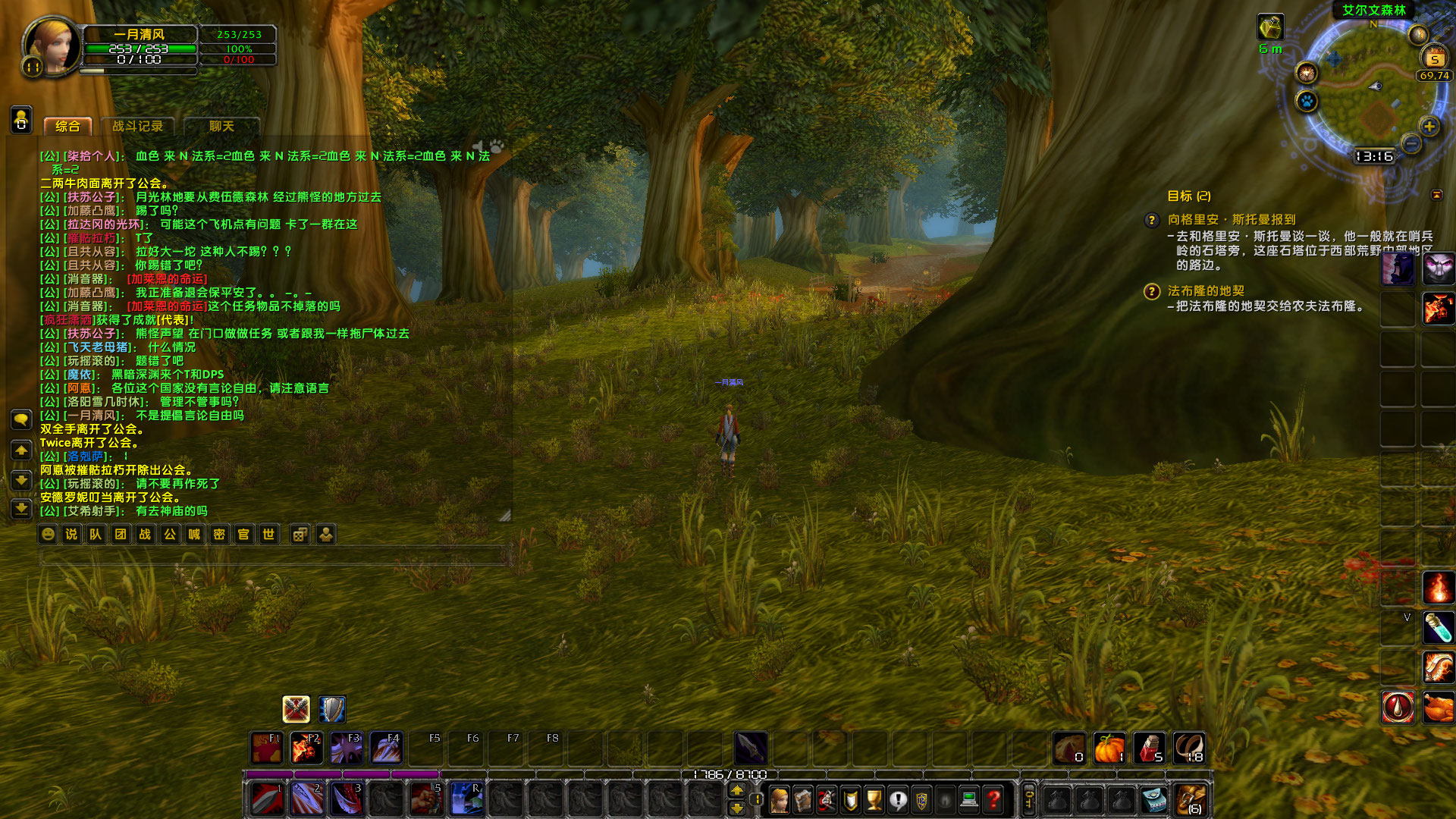Open the help menu red question mark
Screen dimensions: 1456x819
coord(991,799)
